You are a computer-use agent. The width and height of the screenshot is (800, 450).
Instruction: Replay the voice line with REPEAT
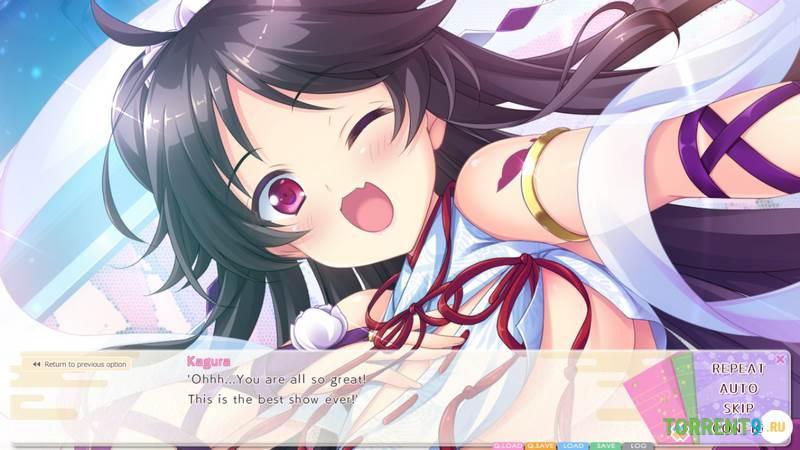click(738, 368)
